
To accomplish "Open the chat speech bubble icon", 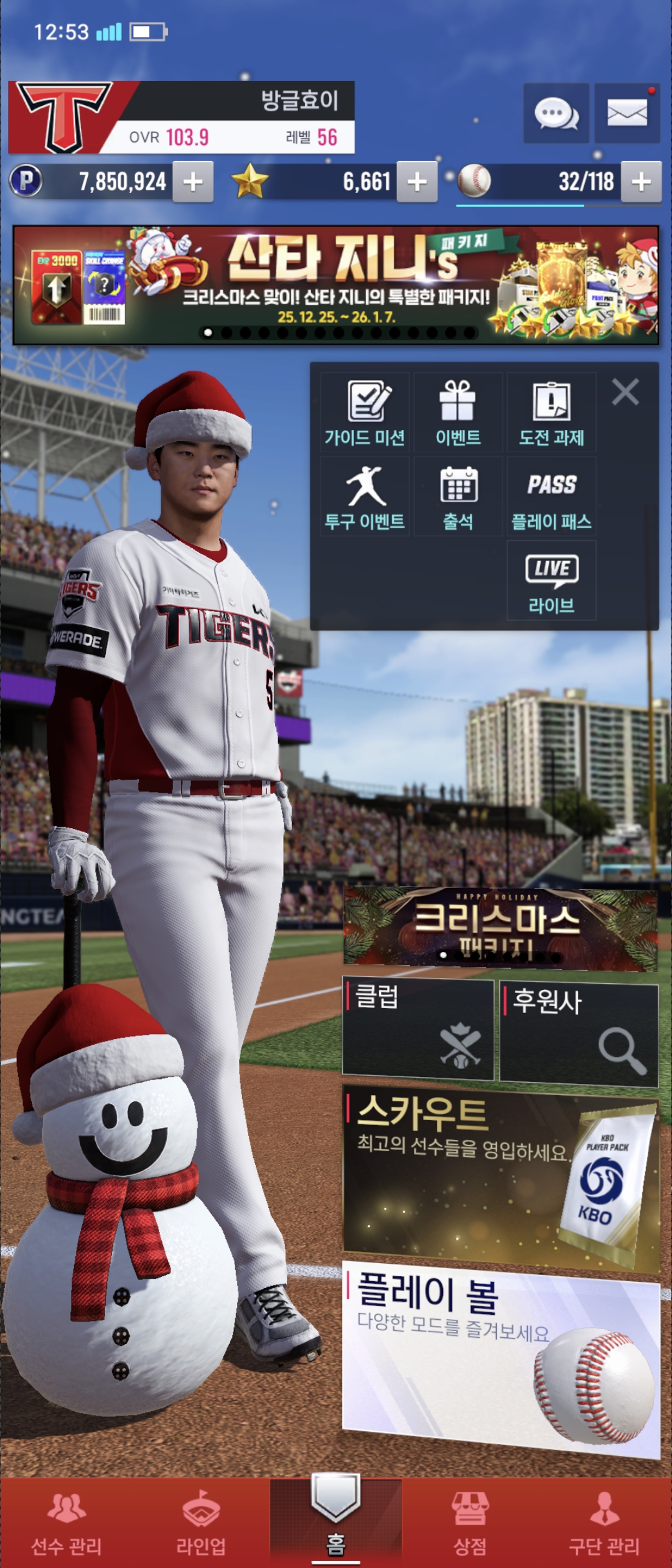I will tap(556, 114).
